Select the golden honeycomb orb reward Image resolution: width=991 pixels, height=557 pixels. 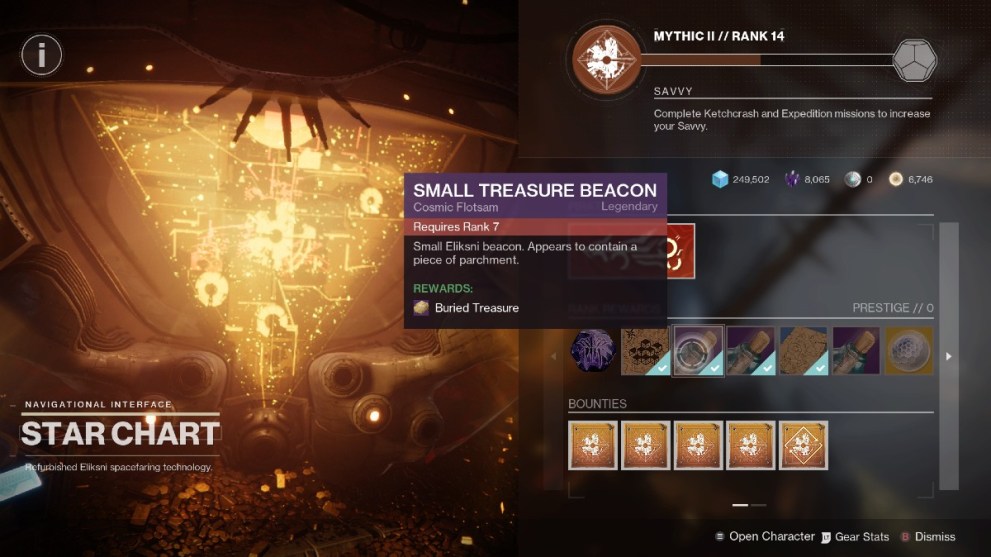908,351
